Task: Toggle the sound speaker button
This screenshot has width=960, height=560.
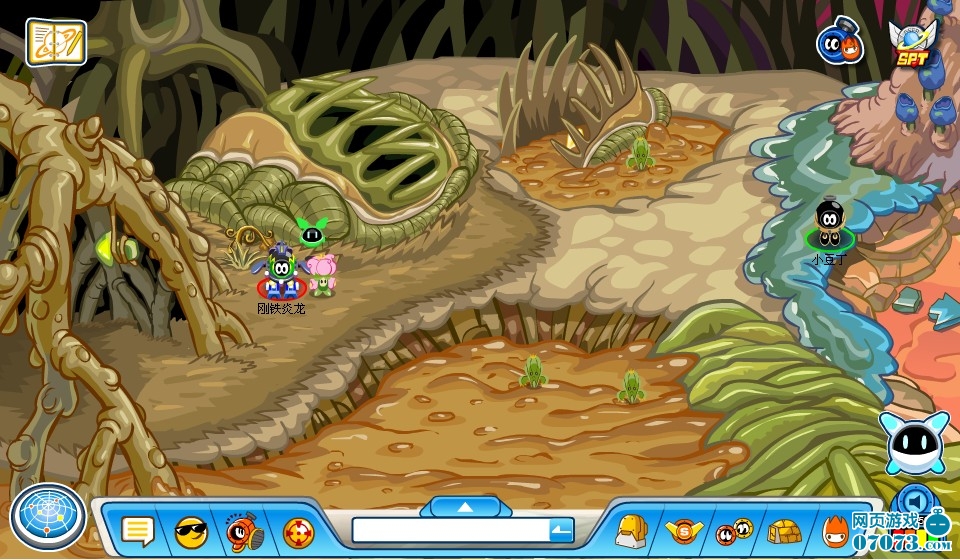Action: click(x=912, y=499)
